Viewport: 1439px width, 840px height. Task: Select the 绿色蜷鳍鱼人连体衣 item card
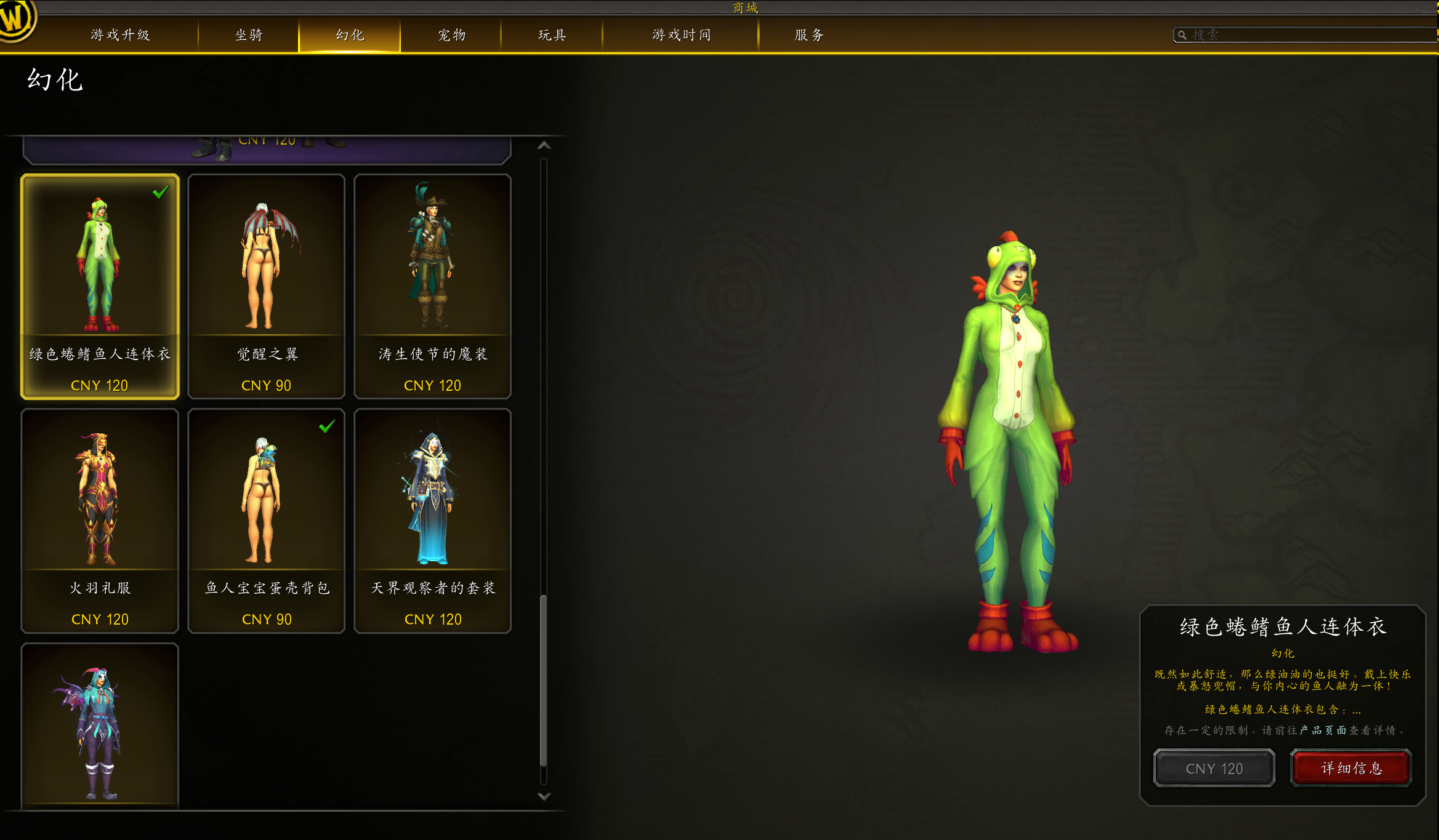[100, 286]
